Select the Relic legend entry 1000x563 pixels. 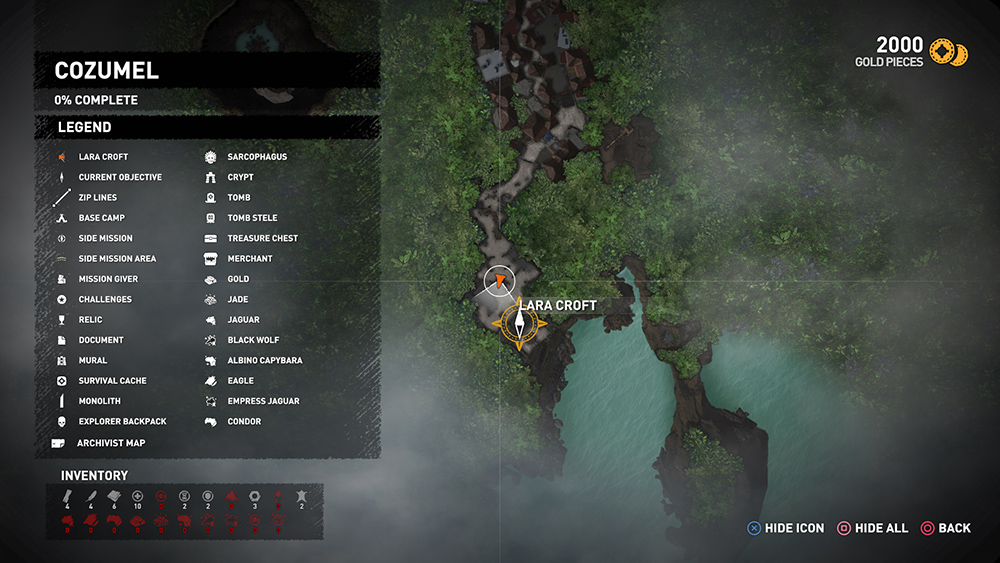pyautogui.click(x=90, y=320)
